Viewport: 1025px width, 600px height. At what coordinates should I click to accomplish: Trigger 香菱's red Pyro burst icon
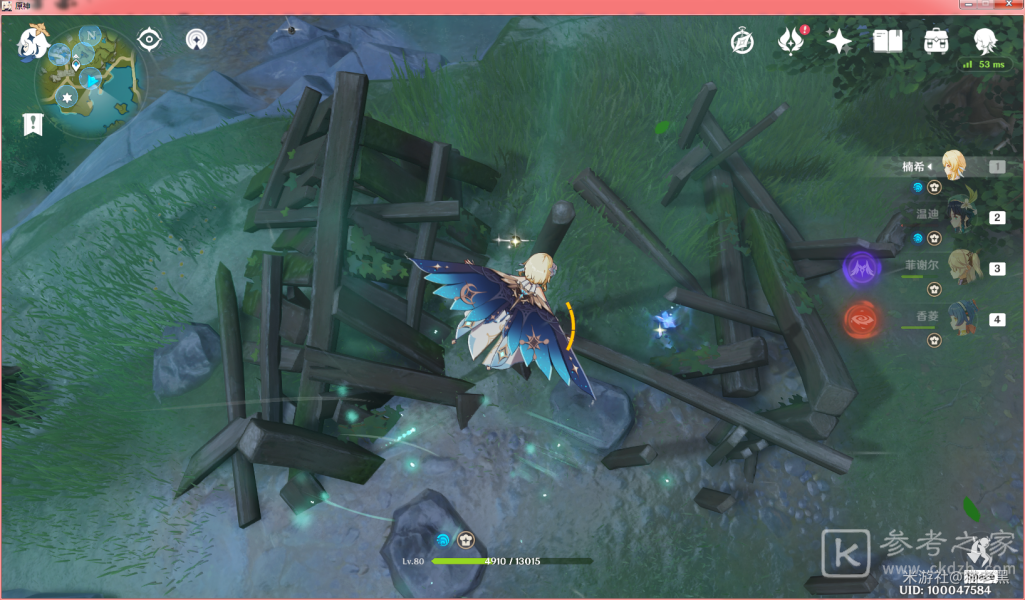861,320
